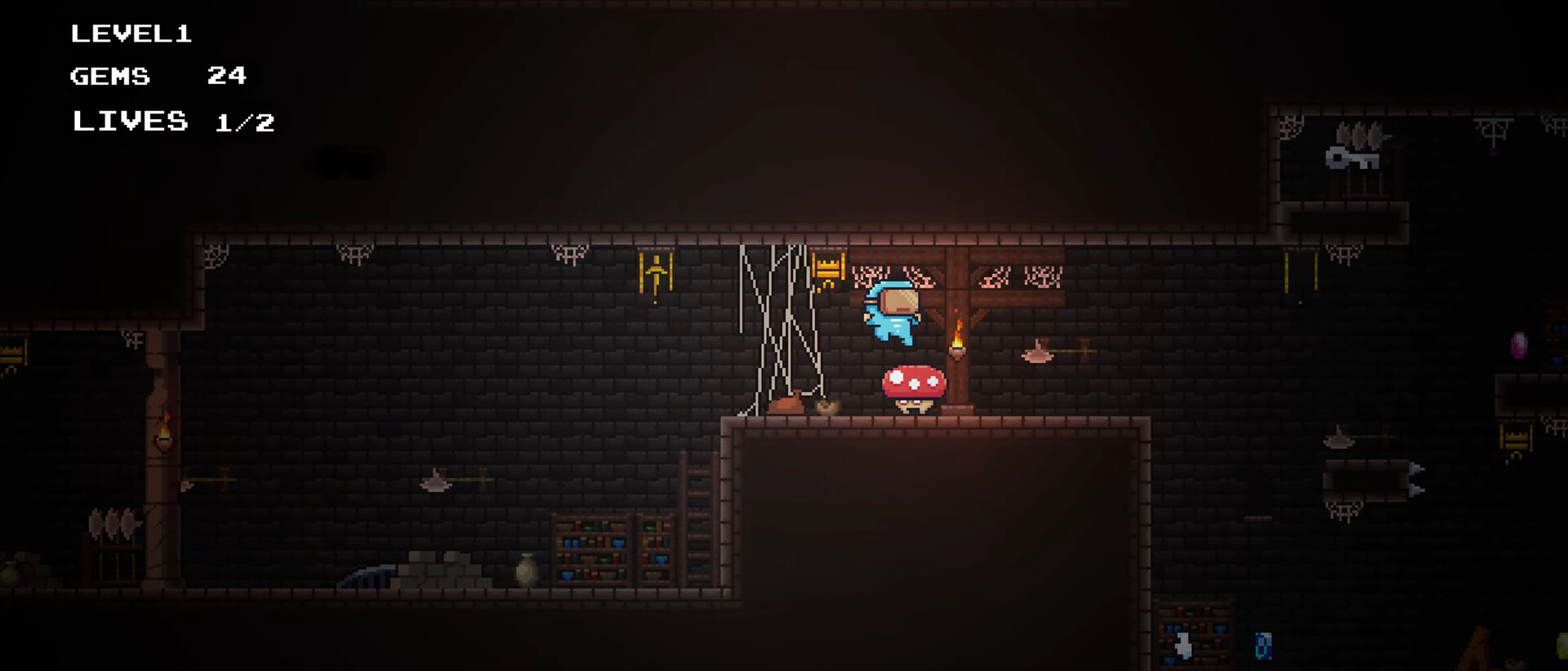This screenshot has height=671, width=1568.
Task: Click the GEMS 24 counter
Action: pyautogui.click(x=159, y=76)
